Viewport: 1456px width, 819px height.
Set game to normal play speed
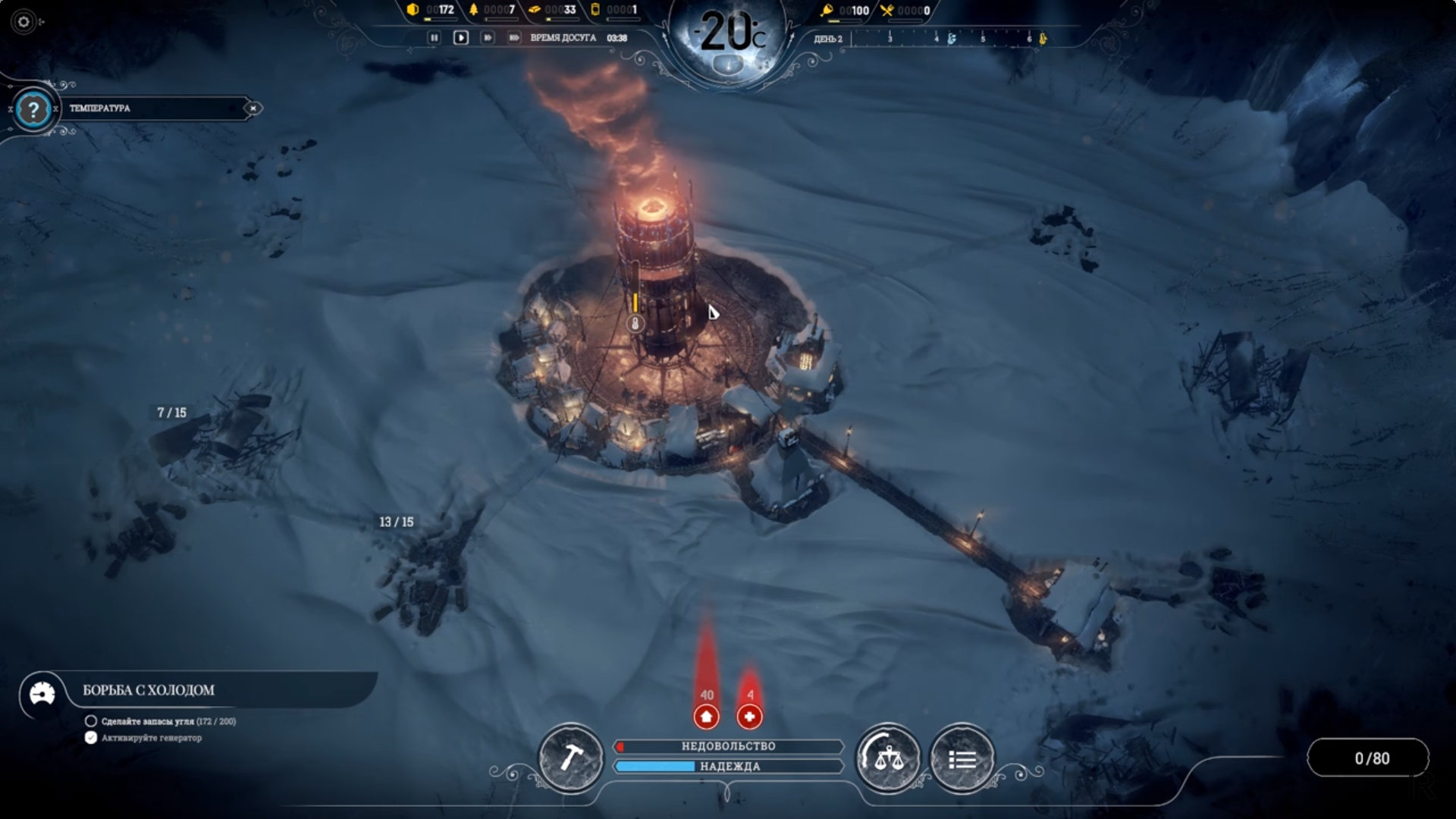coord(460,37)
